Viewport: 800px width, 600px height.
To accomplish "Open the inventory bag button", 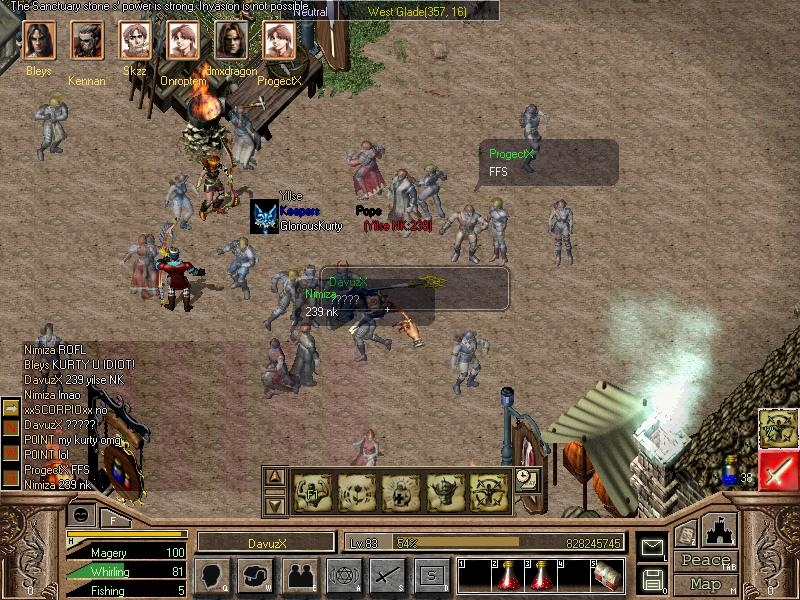I will point(255,575).
